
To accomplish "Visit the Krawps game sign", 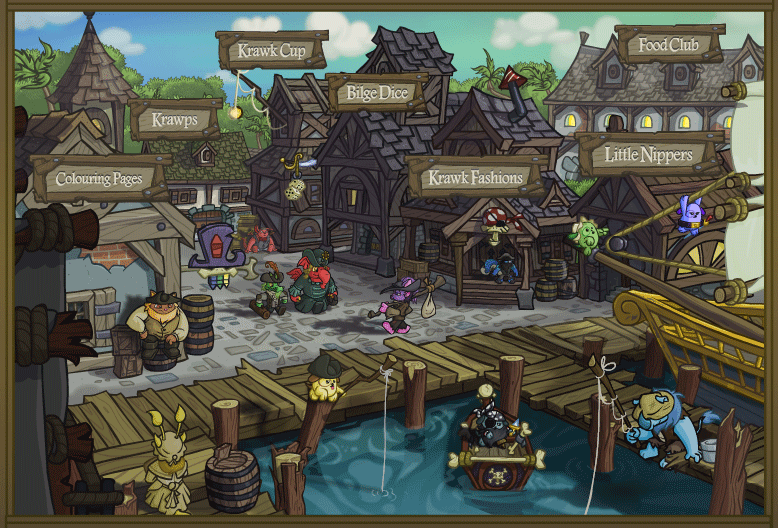I will click(x=175, y=121).
